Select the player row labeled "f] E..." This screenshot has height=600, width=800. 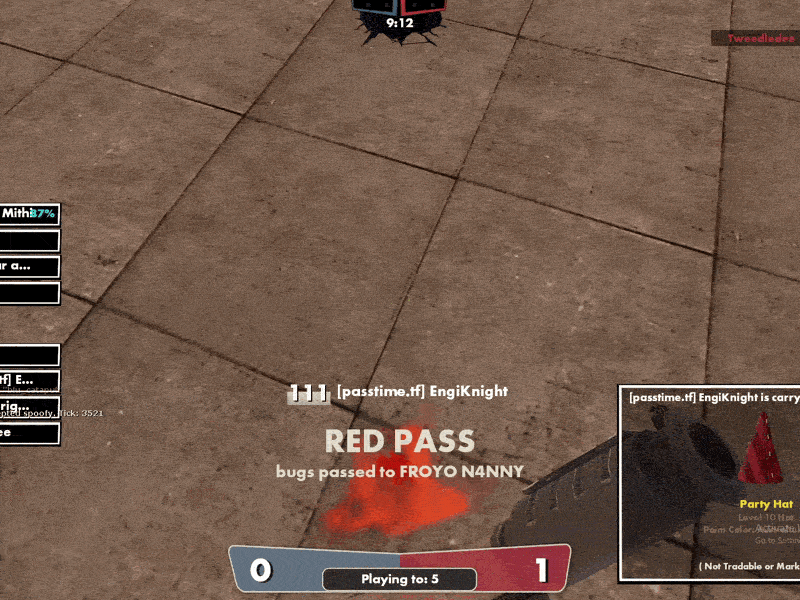[x=29, y=380]
